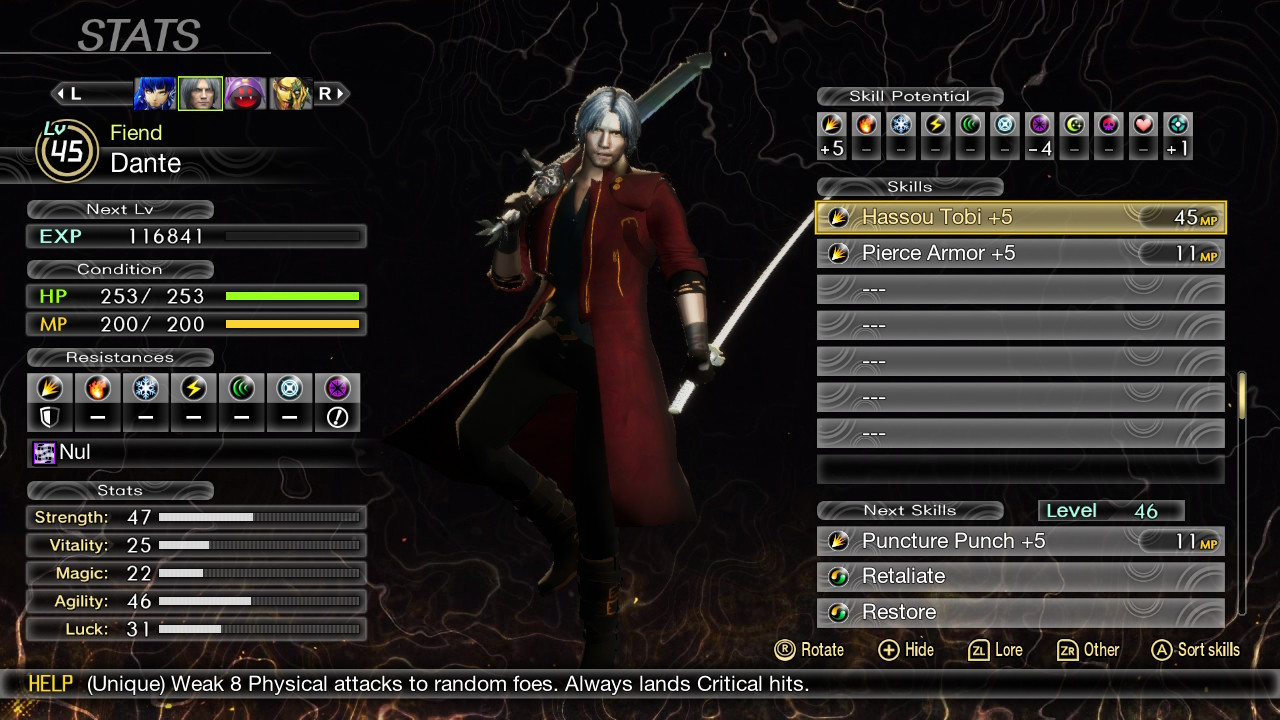1280x720 pixels.
Task: Click the Retaliate skill's green icon
Action: (x=838, y=576)
